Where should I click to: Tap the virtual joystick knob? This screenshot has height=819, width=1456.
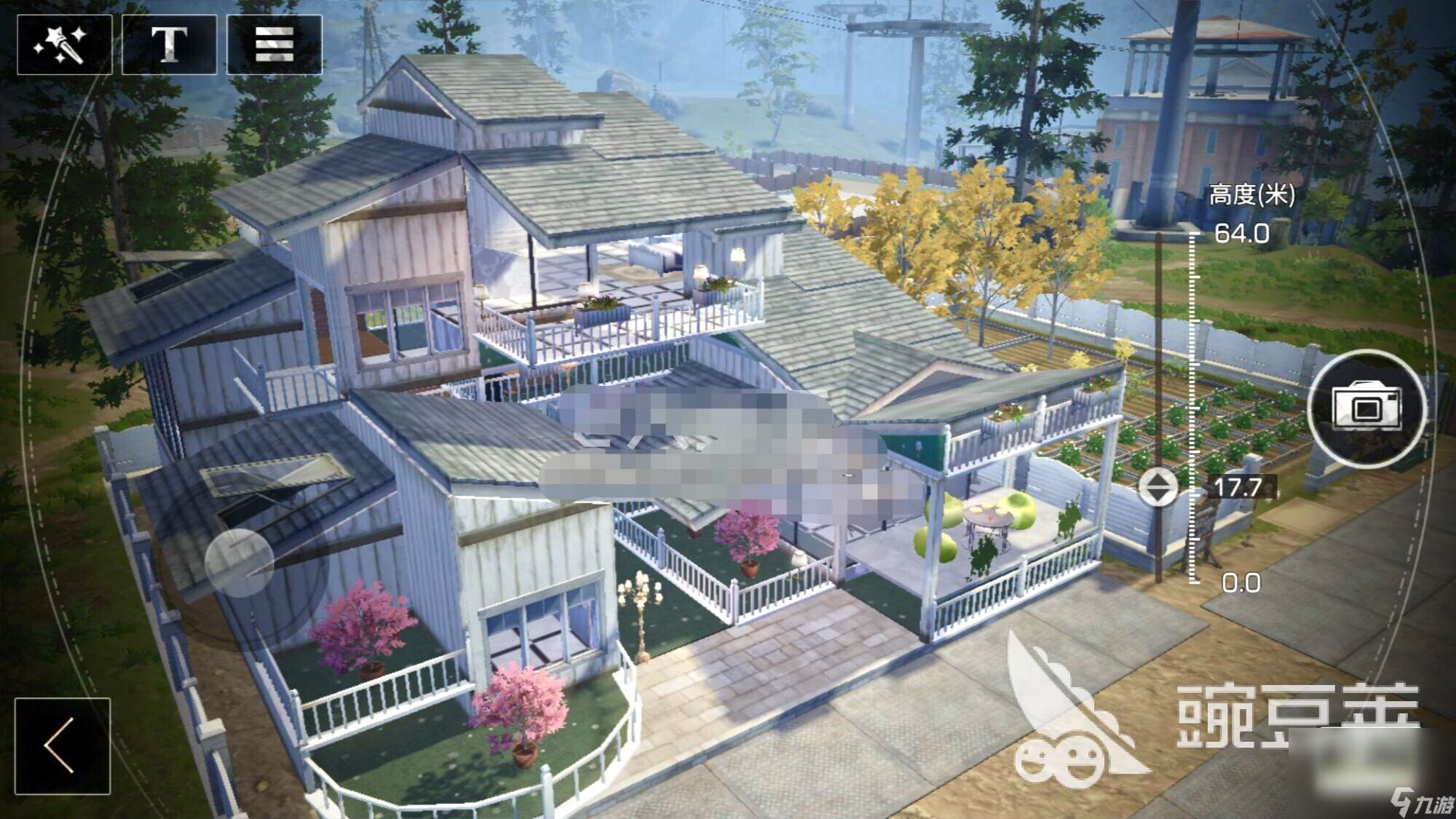coord(240,562)
